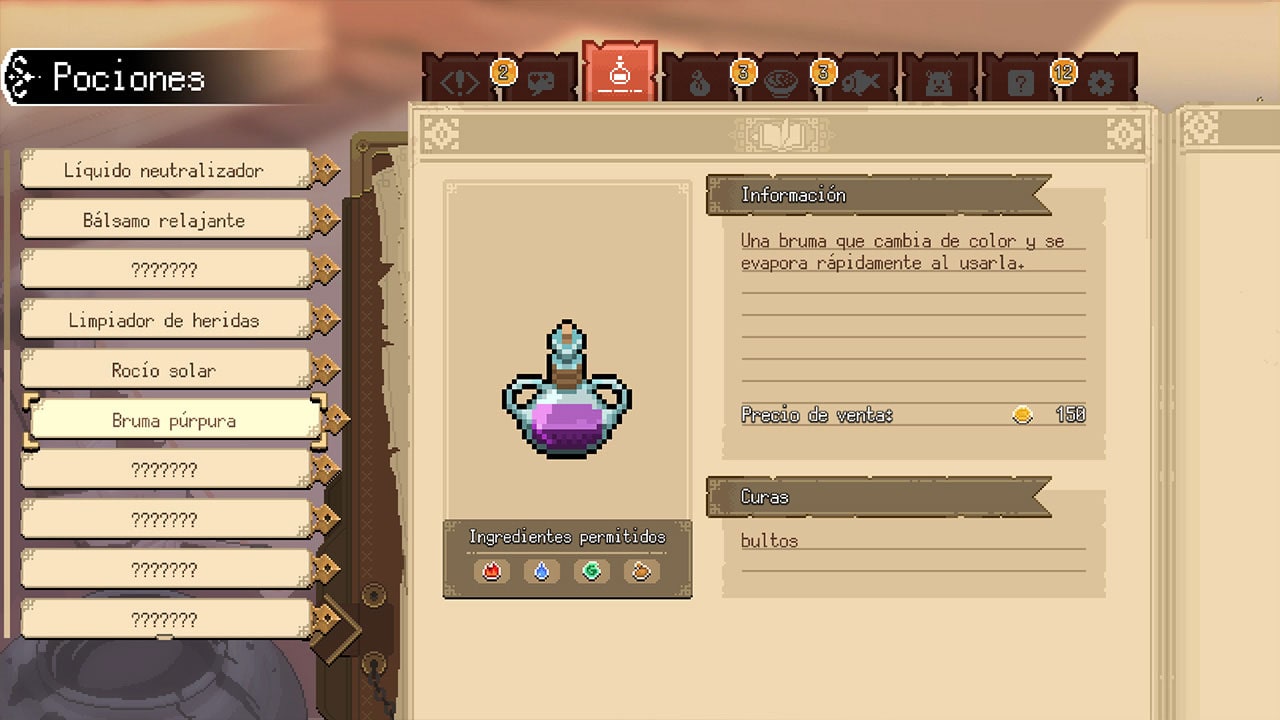
Task: Select the quests tab with exclamation icon
Action: coord(458,80)
